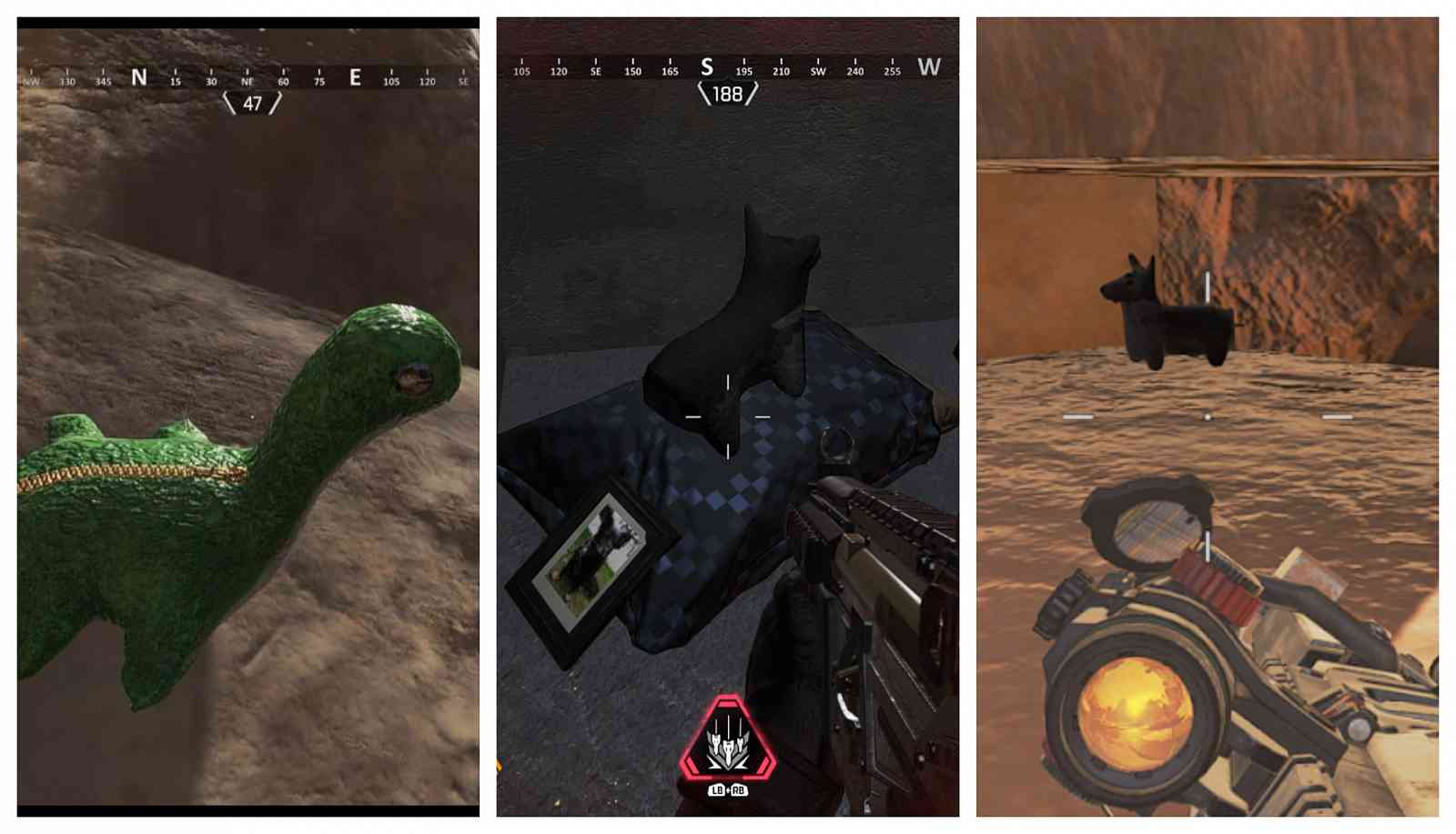Click the S marker on the middle compass

(708, 66)
